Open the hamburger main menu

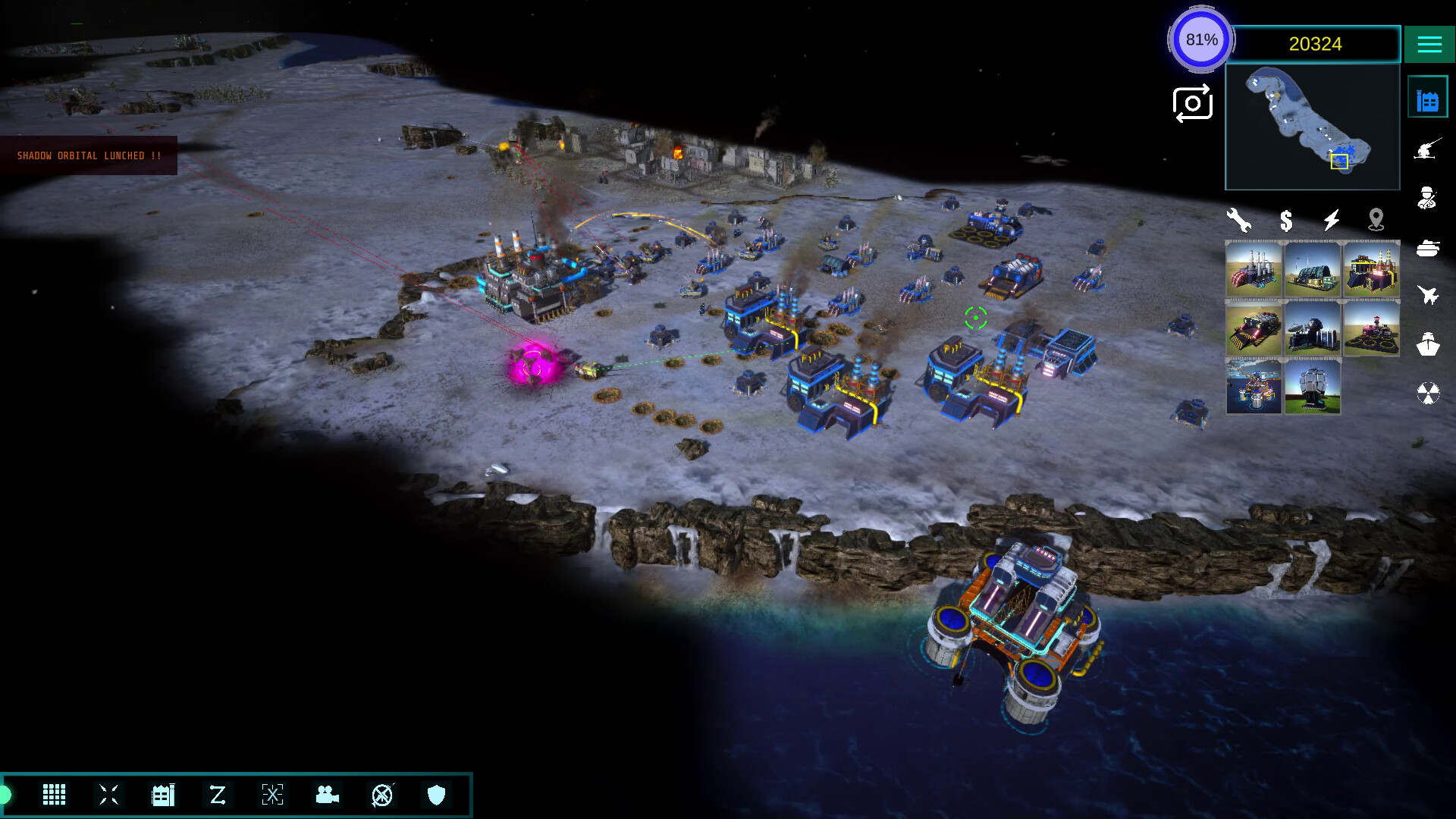tap(1429, 44)
